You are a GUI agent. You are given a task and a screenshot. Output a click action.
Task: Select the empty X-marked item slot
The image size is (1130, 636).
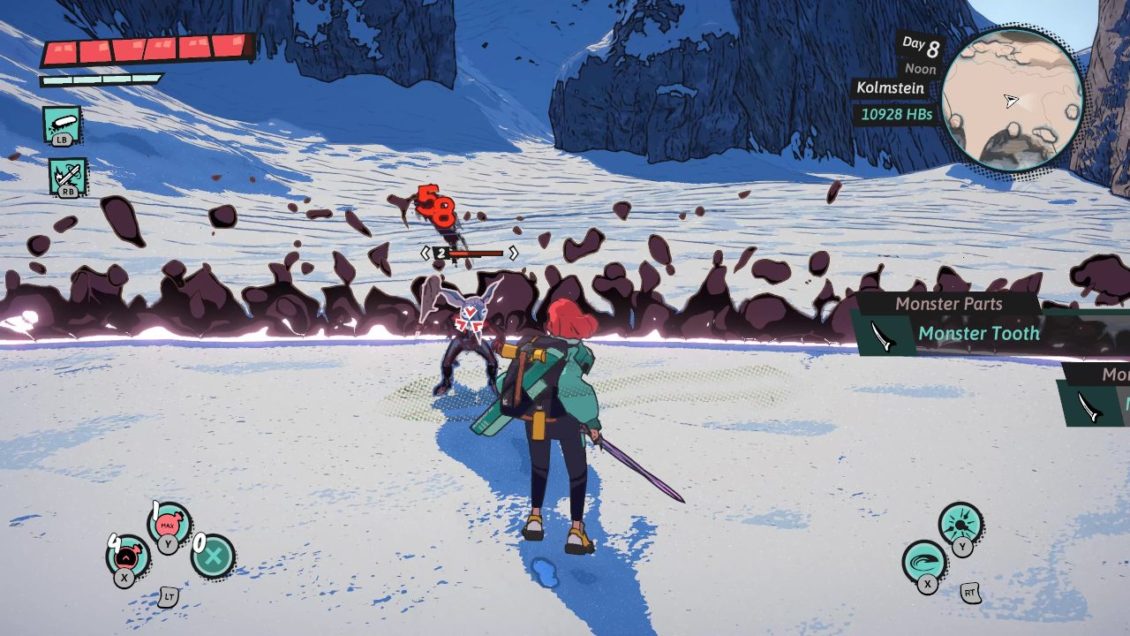coord(213,556)
